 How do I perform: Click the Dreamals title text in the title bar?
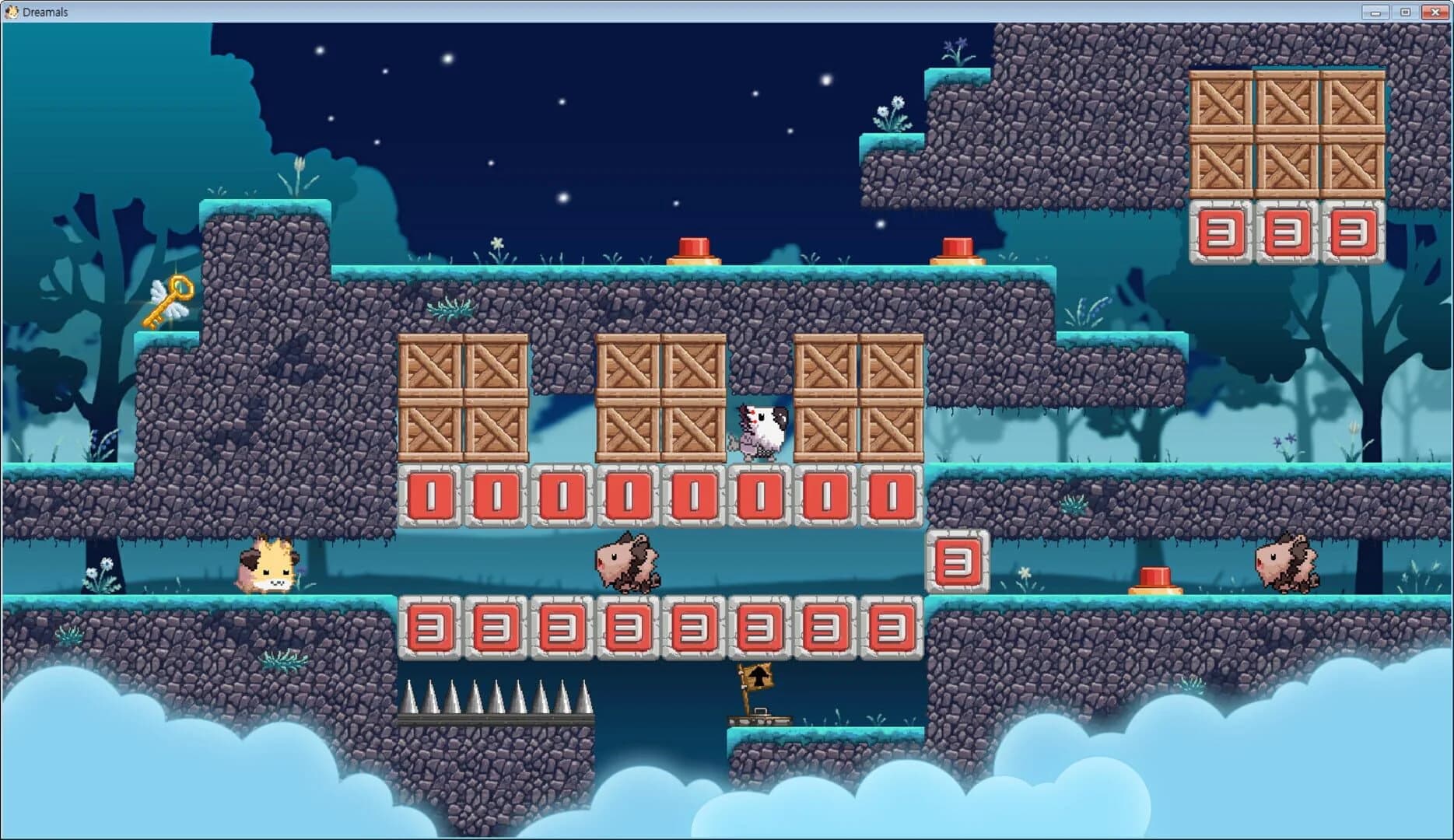click(44, 11)
